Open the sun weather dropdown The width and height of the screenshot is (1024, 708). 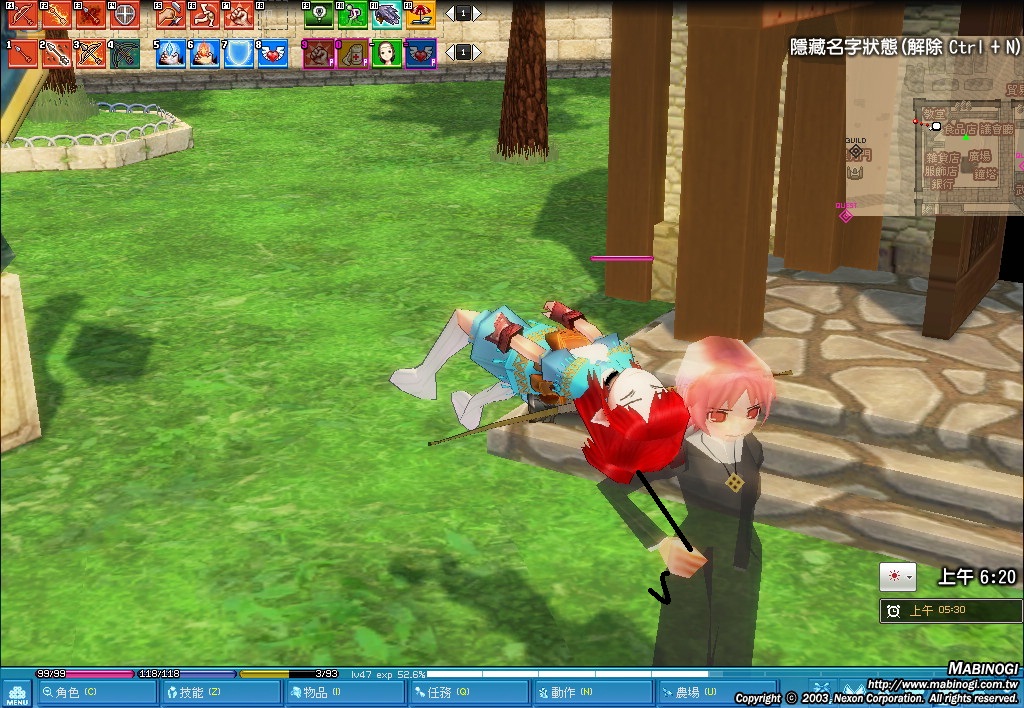[x=897, y=577]
